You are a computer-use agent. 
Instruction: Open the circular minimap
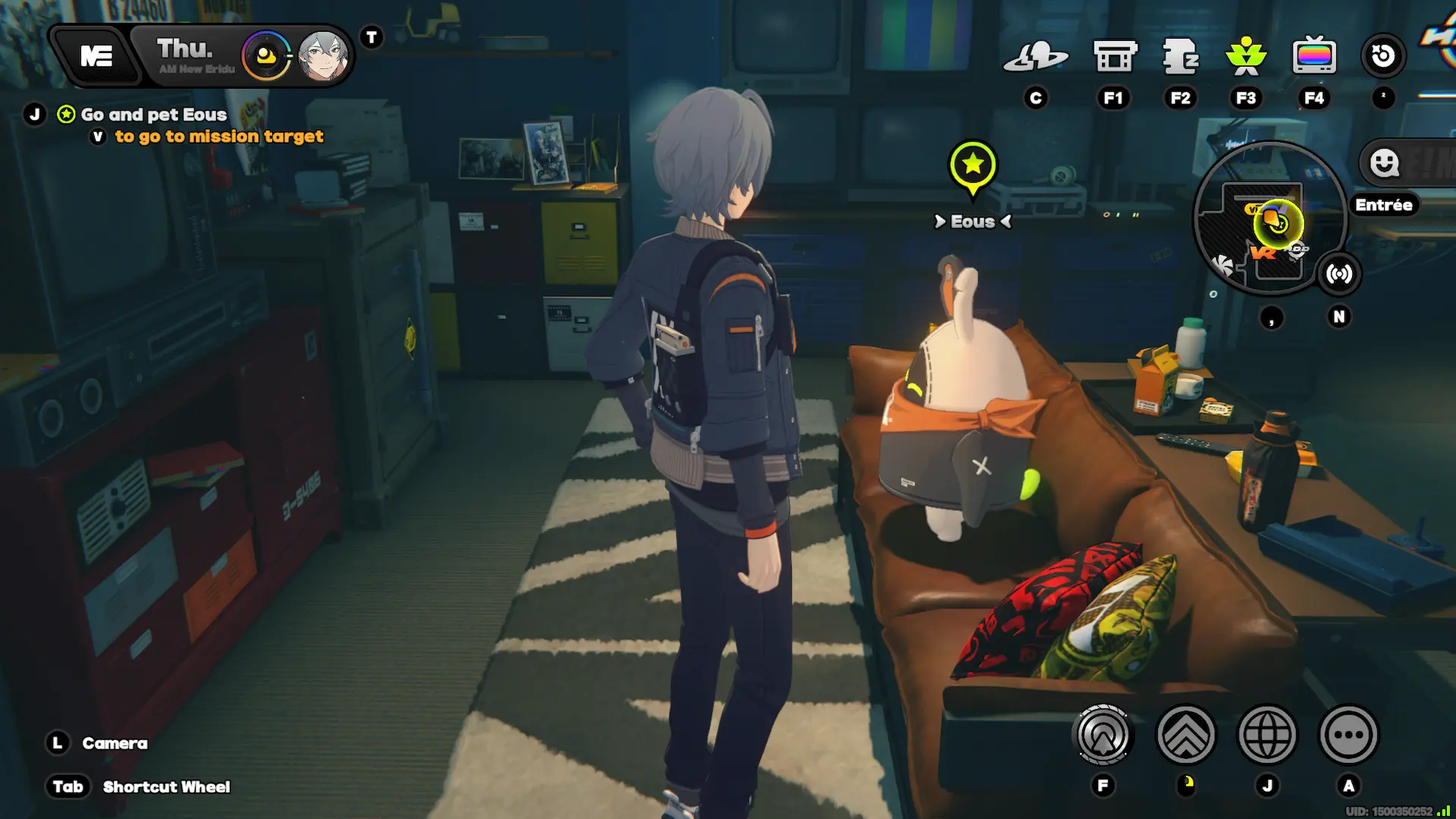click(1269, 218)
